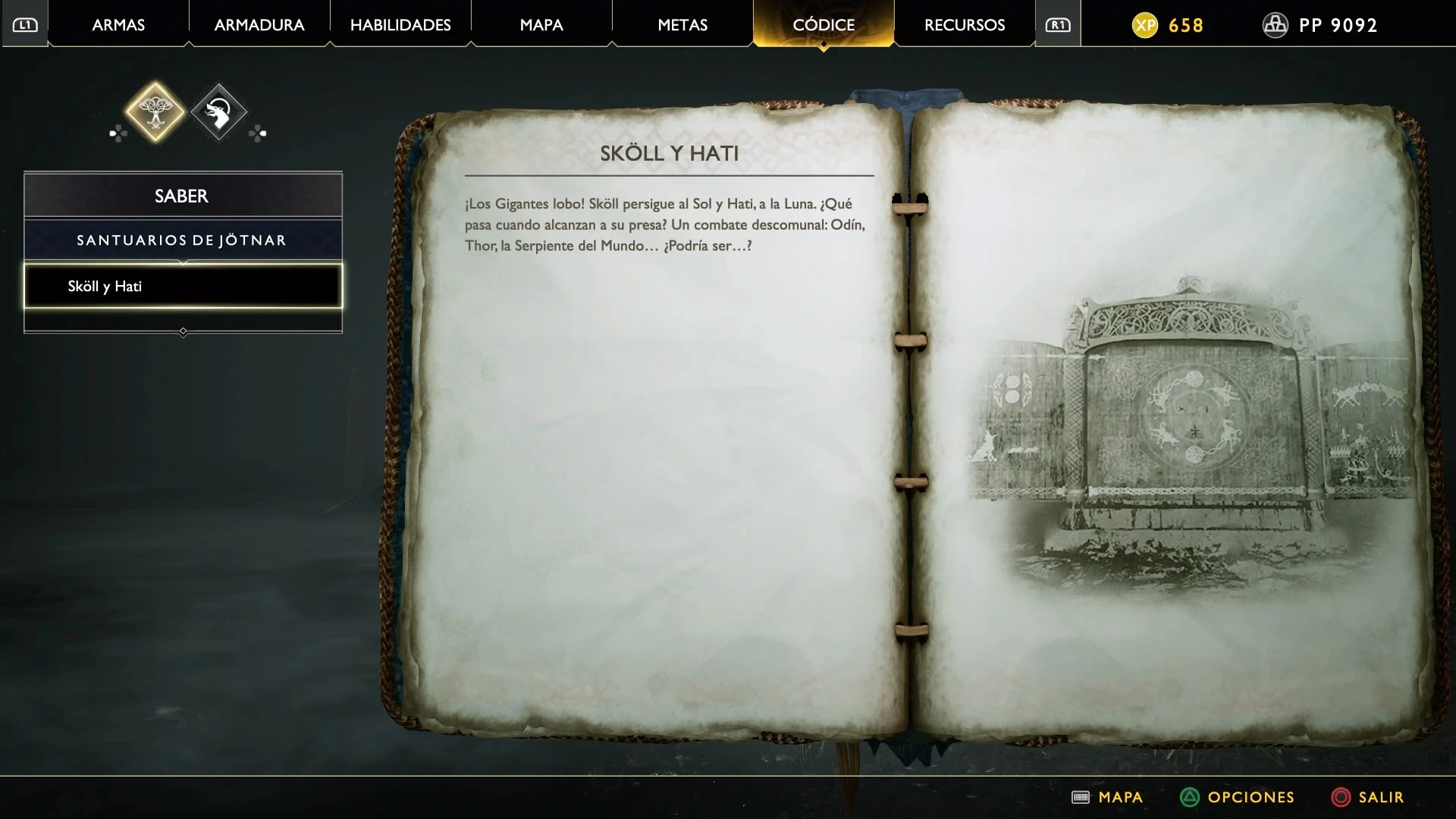The image size is (1456, 819).
Task: Select the Sköll y Hati entry
Action: [x=183, y=286]
